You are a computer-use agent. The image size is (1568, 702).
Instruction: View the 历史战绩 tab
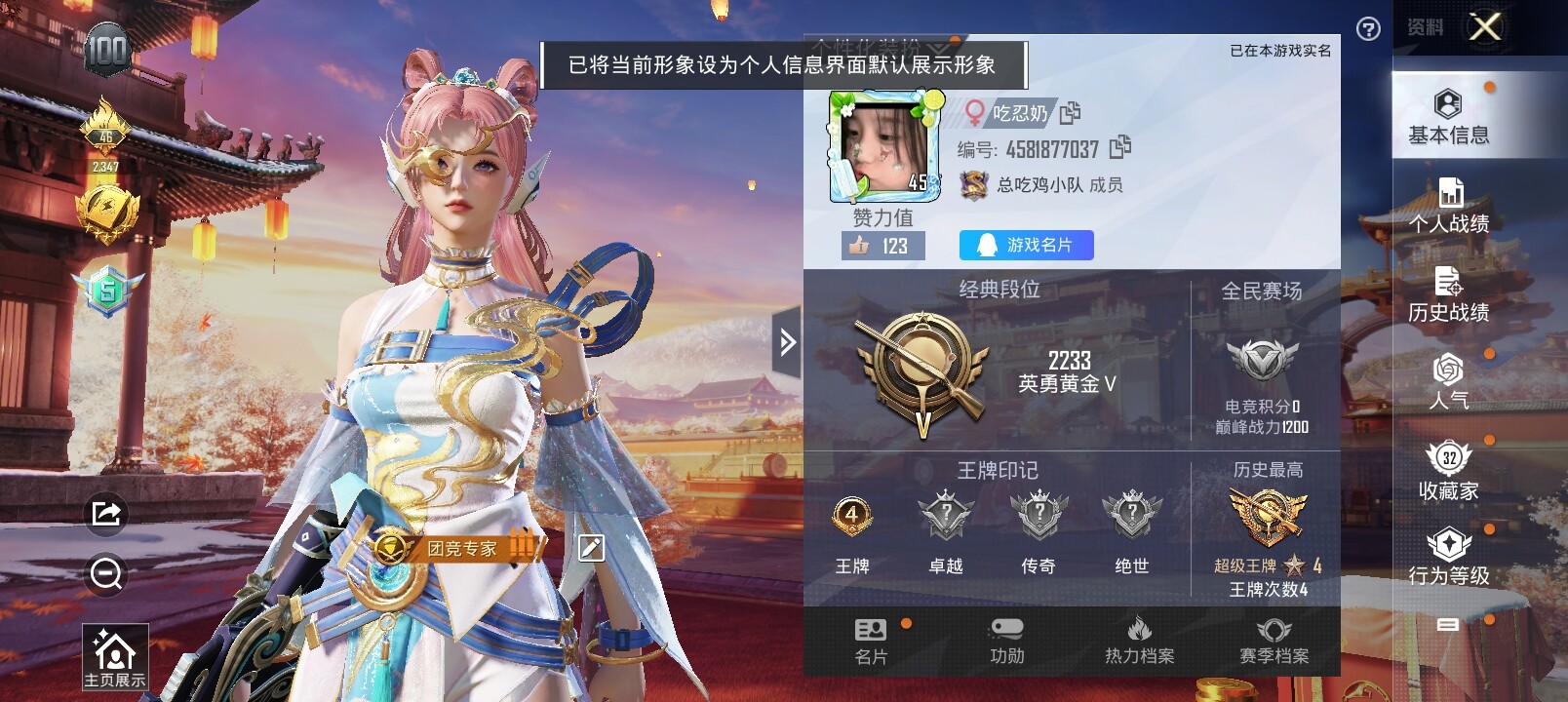click(x=1448, y=295)
